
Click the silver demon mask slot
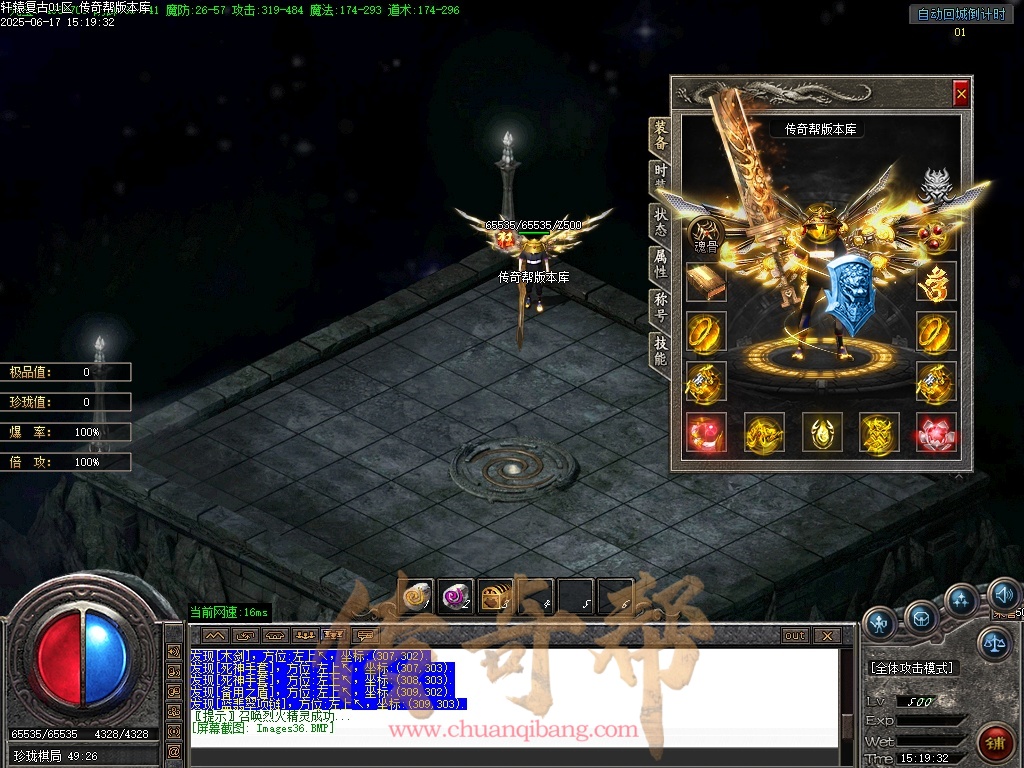tap(935, 186)
